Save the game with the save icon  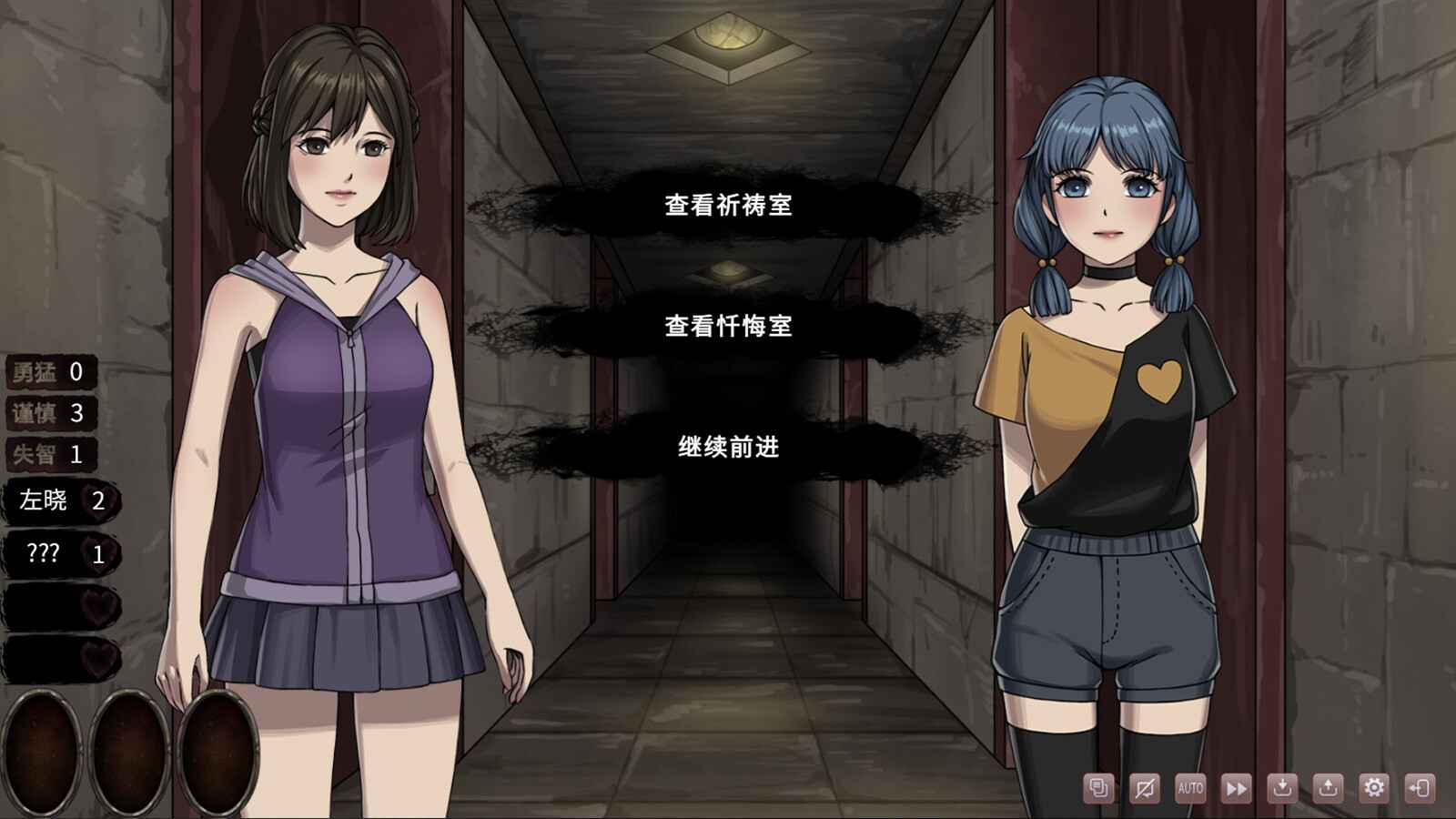tap(1284, 787)
